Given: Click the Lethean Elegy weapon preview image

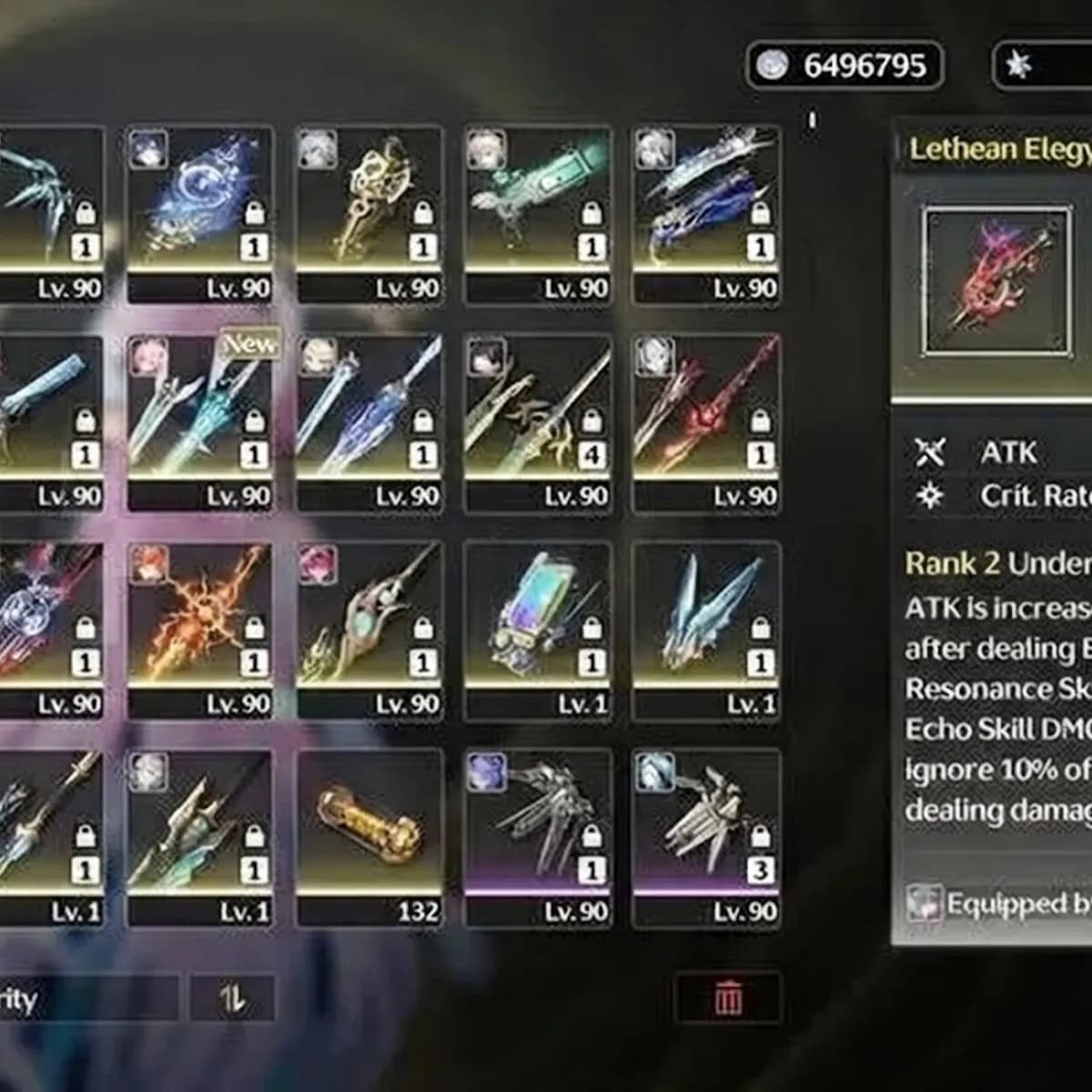Looking at the screenshot, I should pos(996,281).
